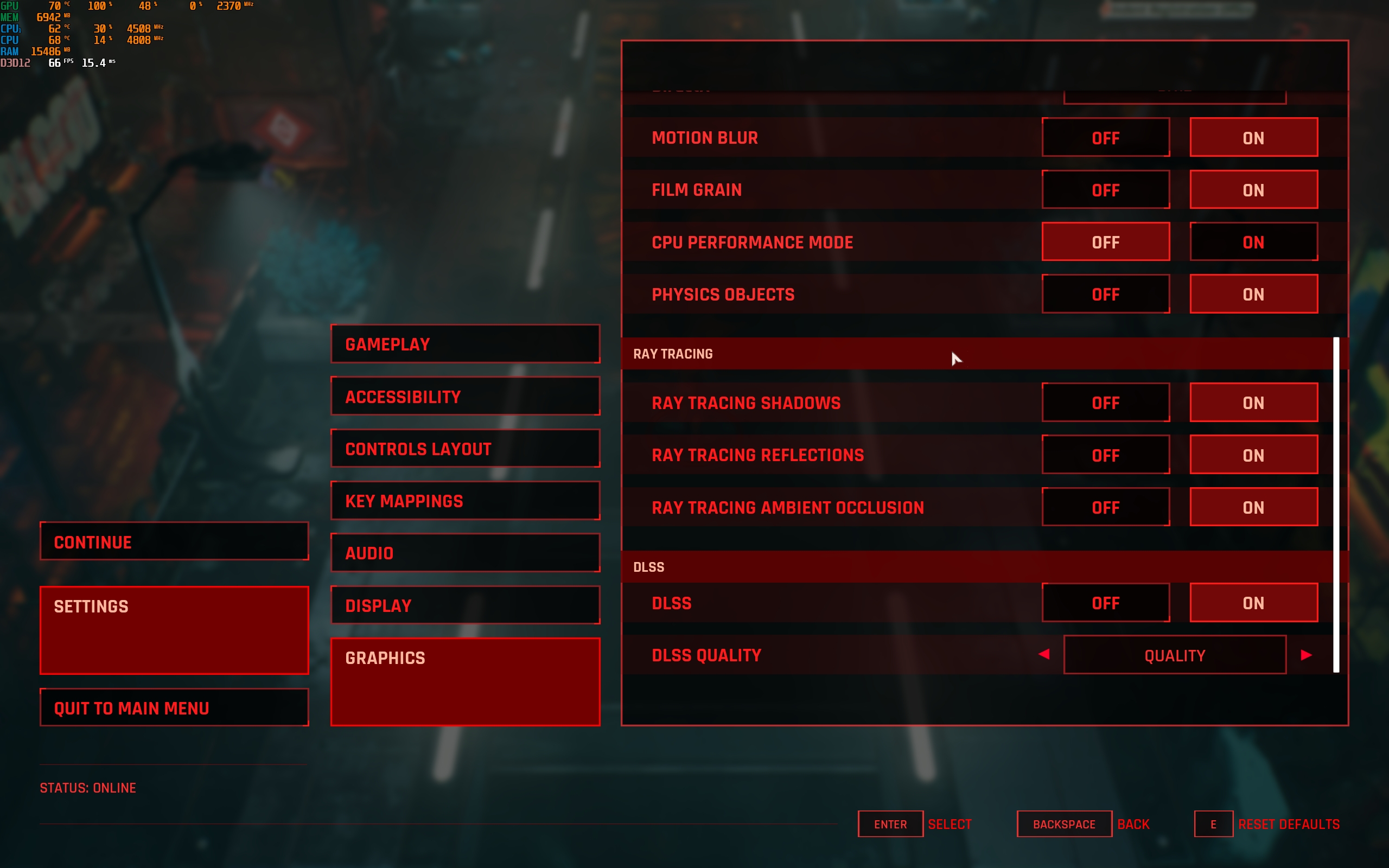The image size is (1389, 868).
Task: Click the left arrow for DLSS Quality
Action: click(x=1044, y=654)
